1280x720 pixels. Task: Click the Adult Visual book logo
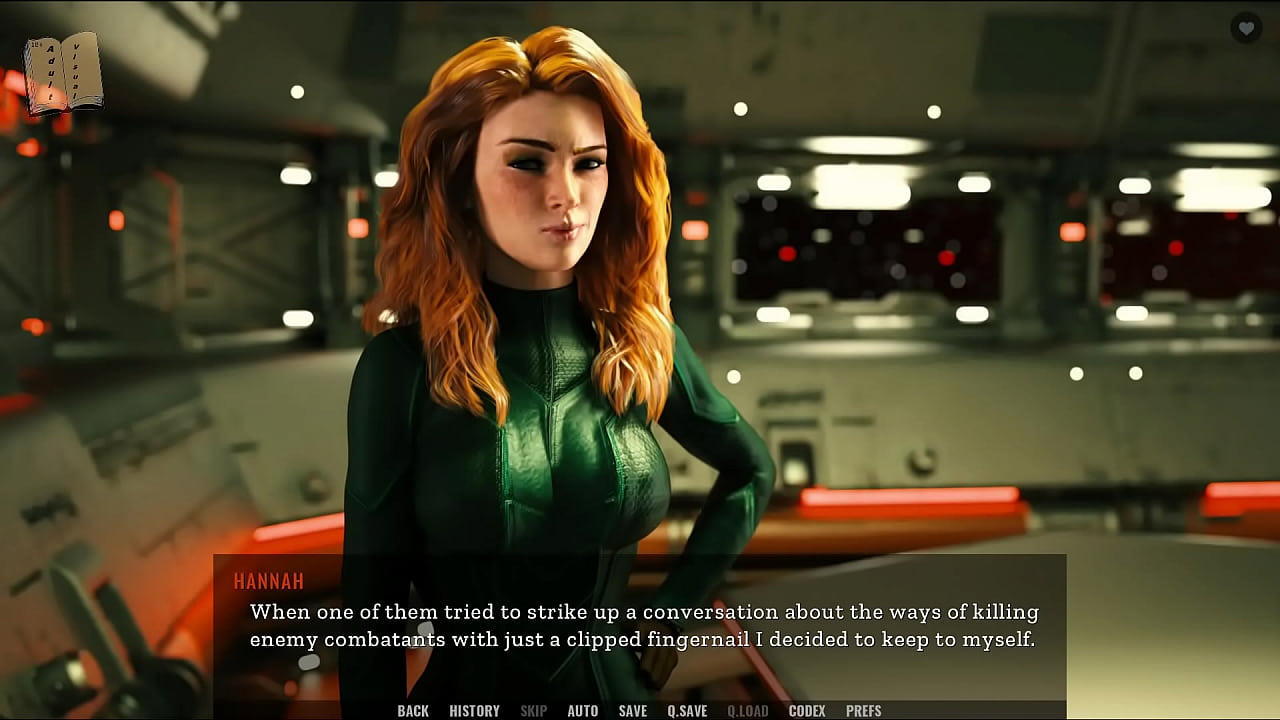pyautogui.click(x=63, y=72)
